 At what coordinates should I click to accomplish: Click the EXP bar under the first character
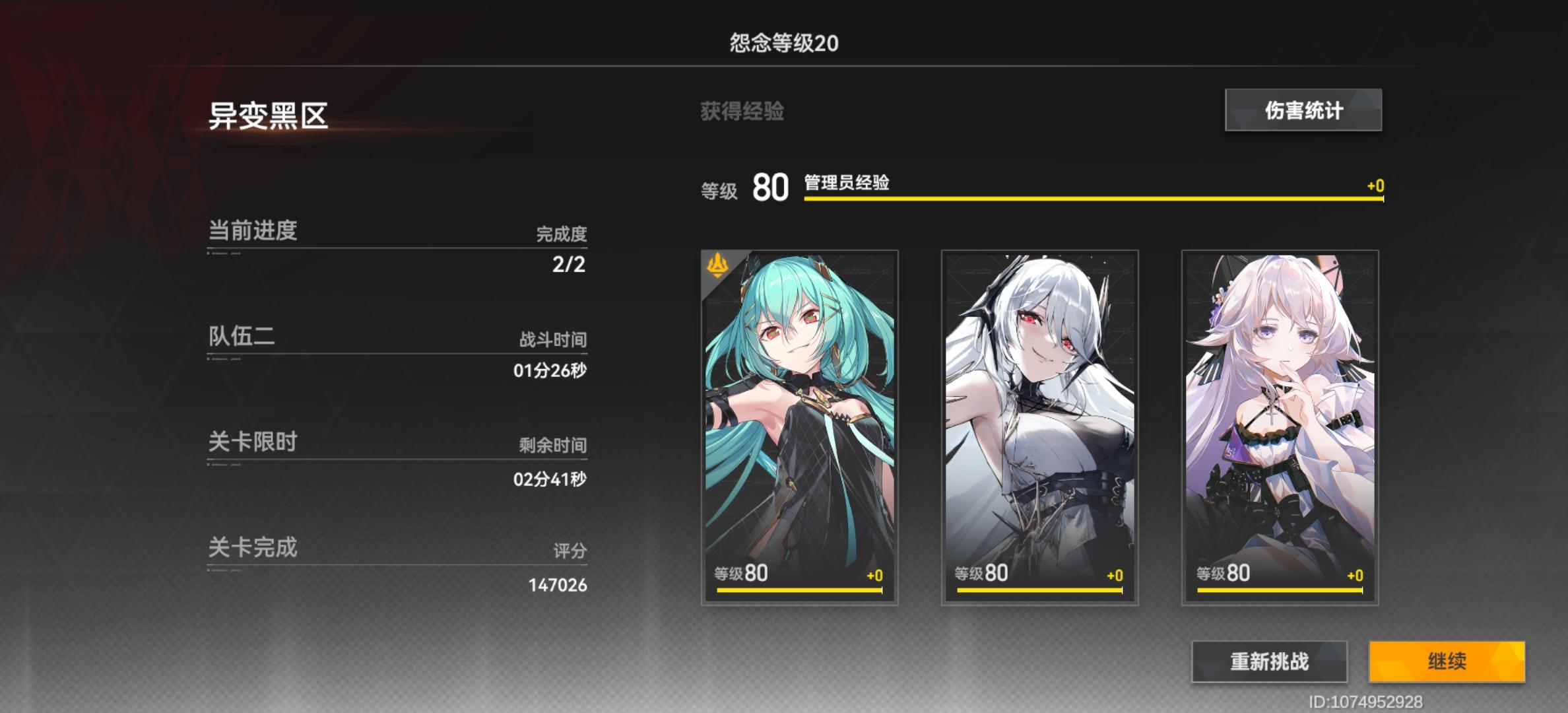pyautogui.click(x=799, y=591)
